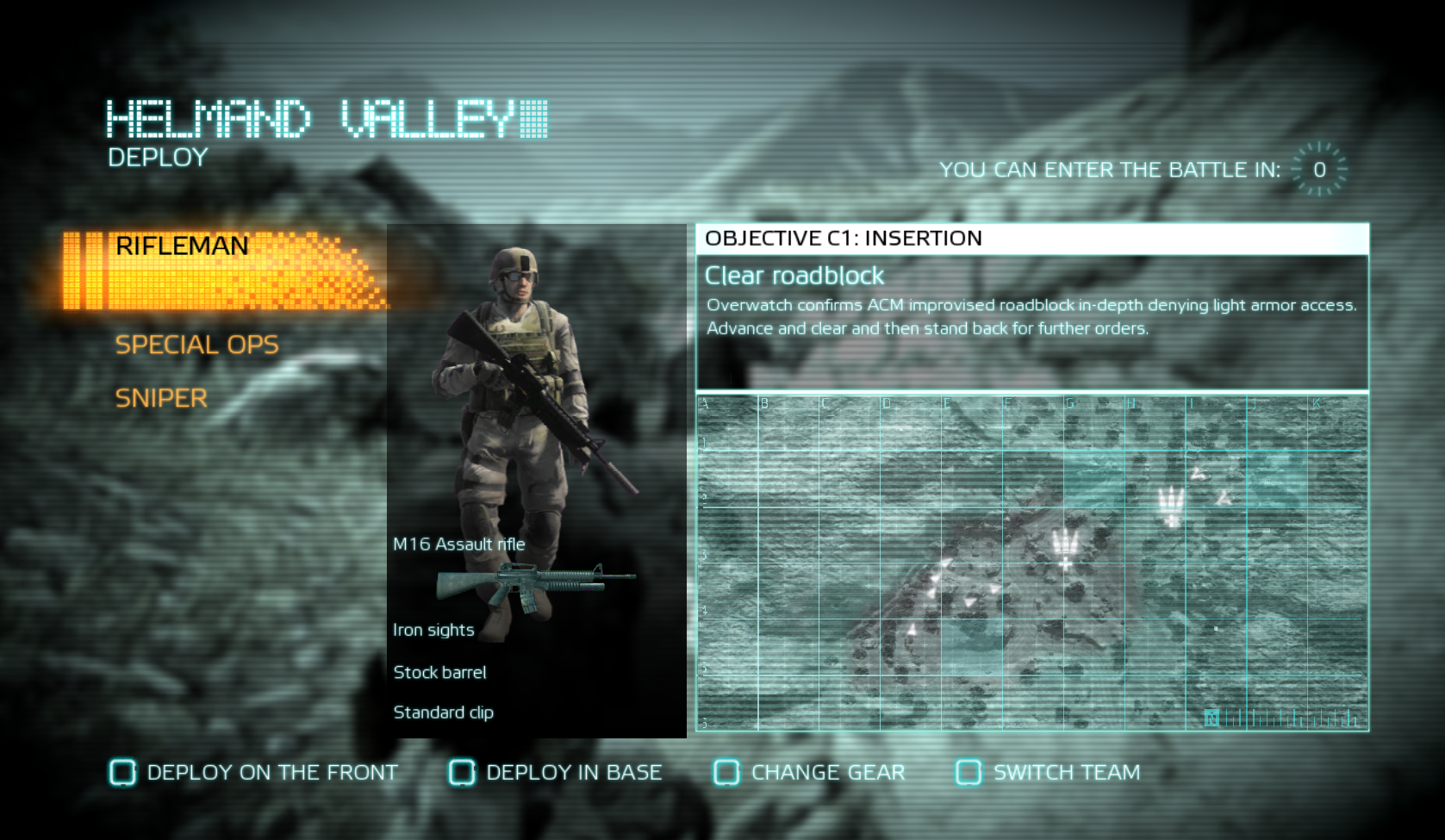Viewport: 1445px width, 840px height.
Task: Choose the Special Ops class
Action: [197, 345]
